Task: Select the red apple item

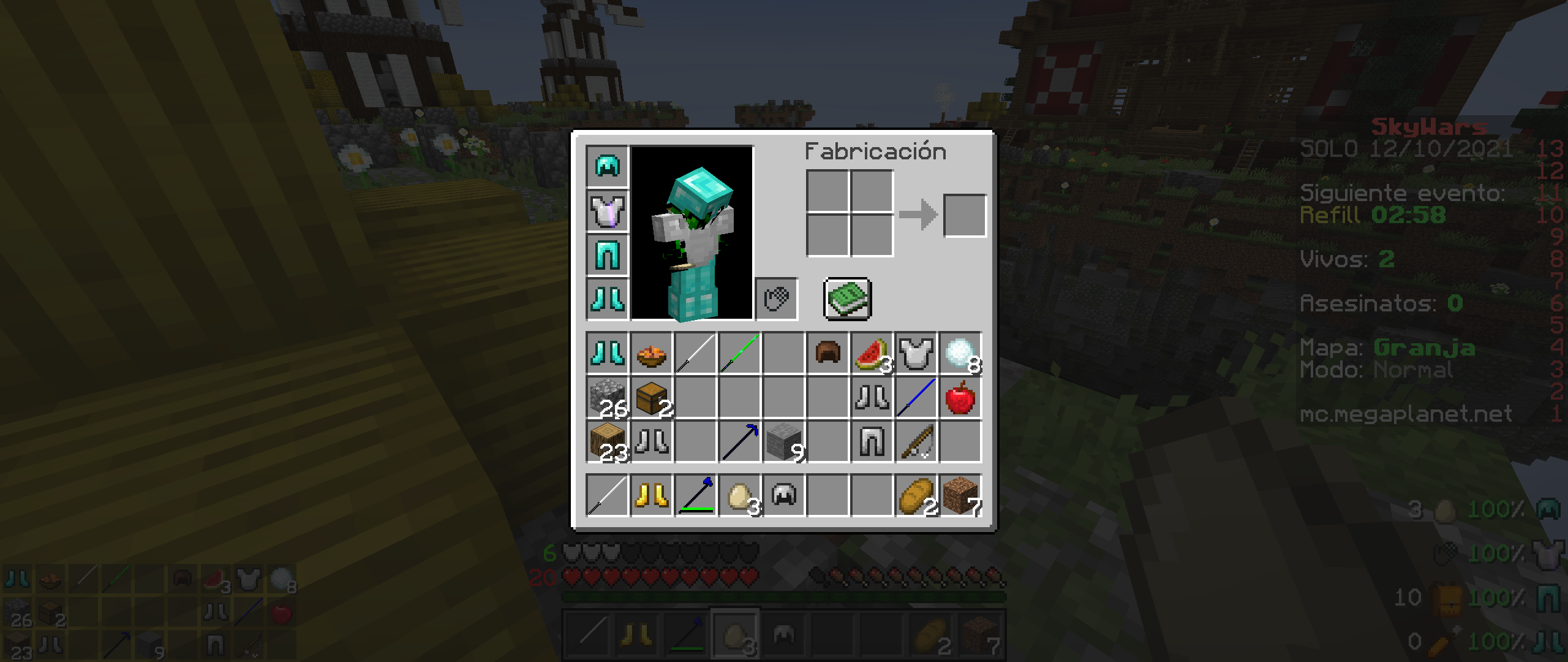Action: pyautogui.click(x=959, y=397)
